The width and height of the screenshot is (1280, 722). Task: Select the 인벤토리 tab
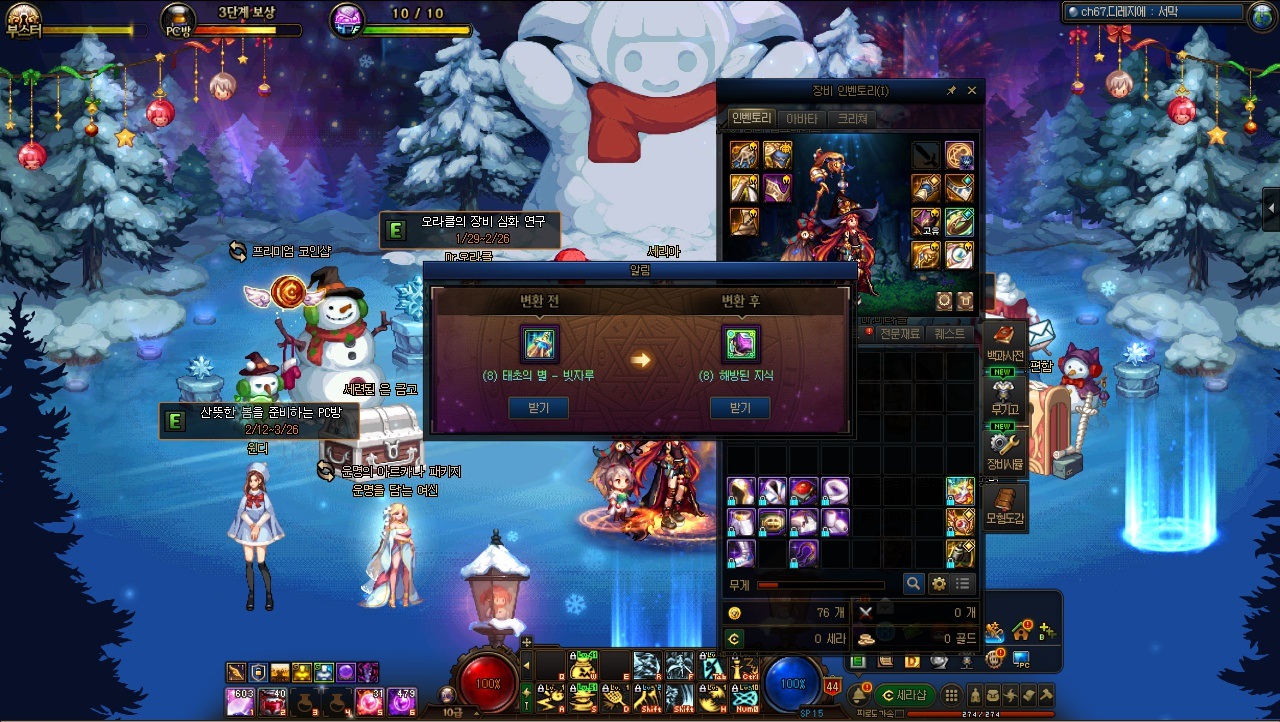pyautogui.click(x=751, y=119)
